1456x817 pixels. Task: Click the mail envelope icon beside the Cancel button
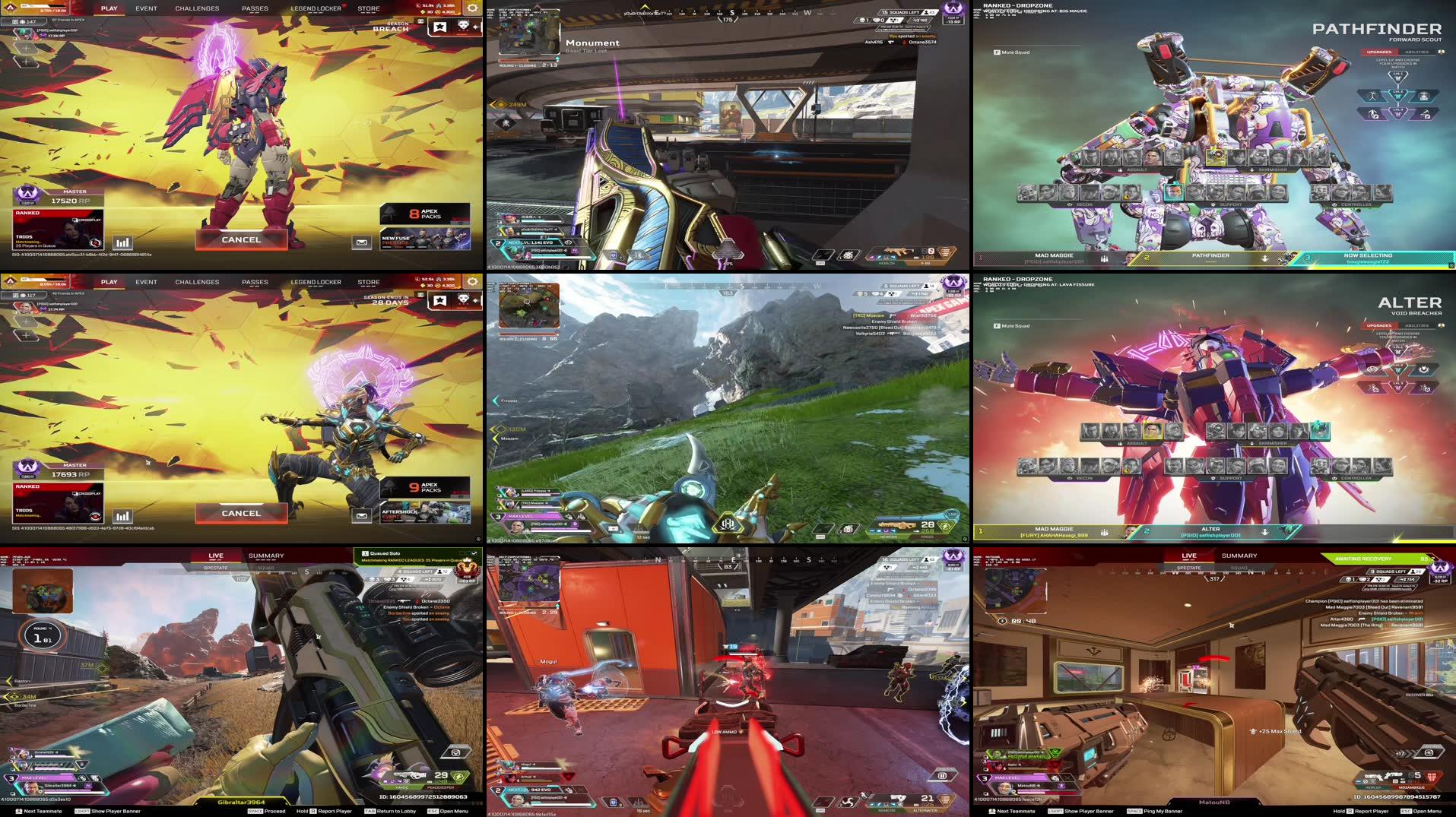click(360, 242)
